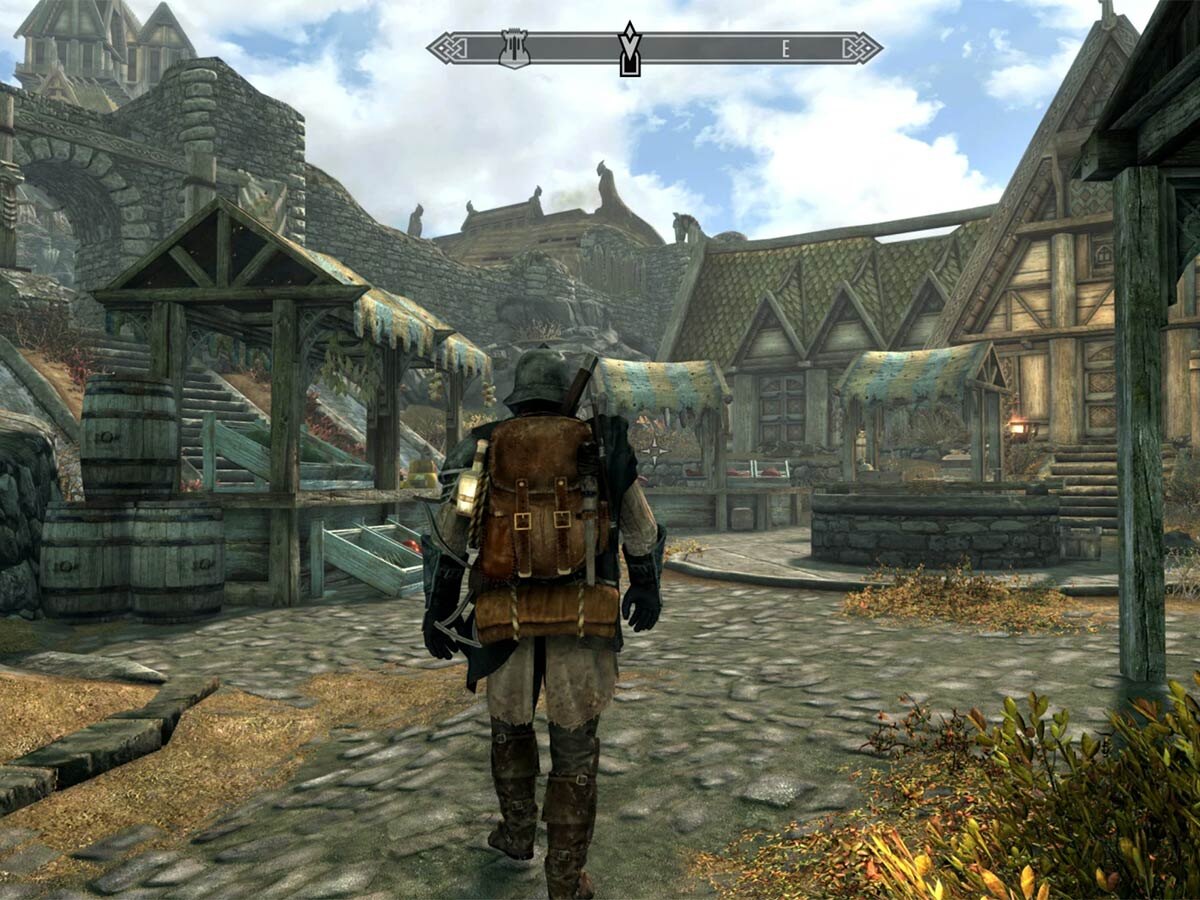1200x900 pixels.
Task: Click the castle tower marker on the compass
Action: point(514,49)
